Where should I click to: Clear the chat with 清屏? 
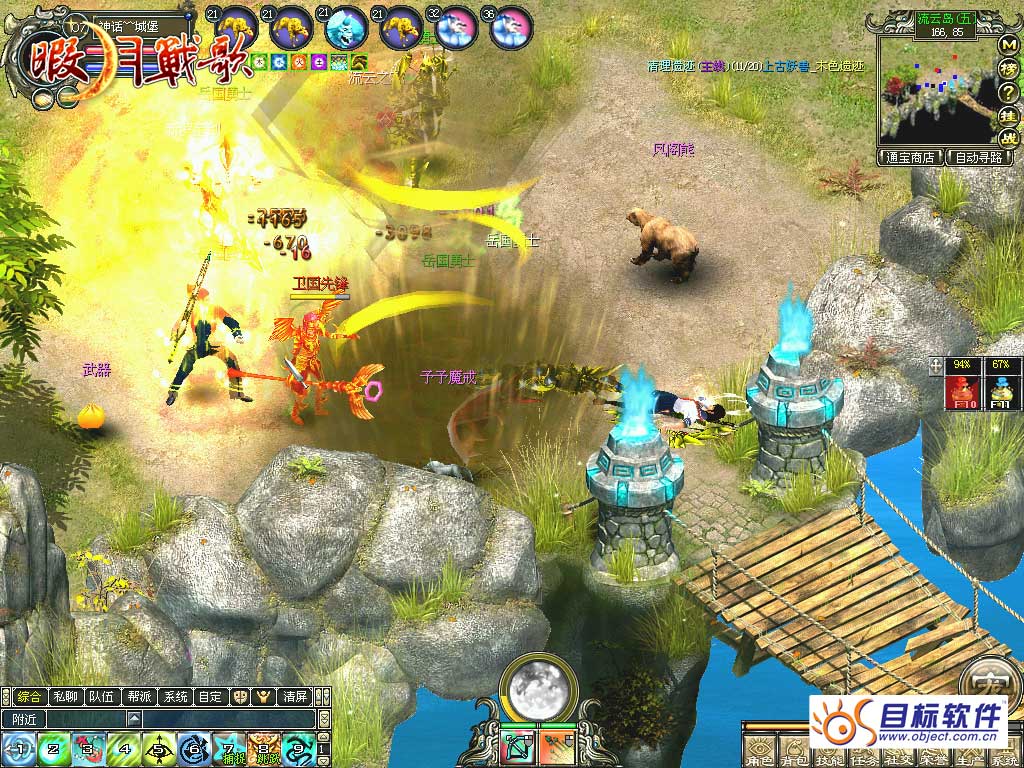(x=295, y=696)
